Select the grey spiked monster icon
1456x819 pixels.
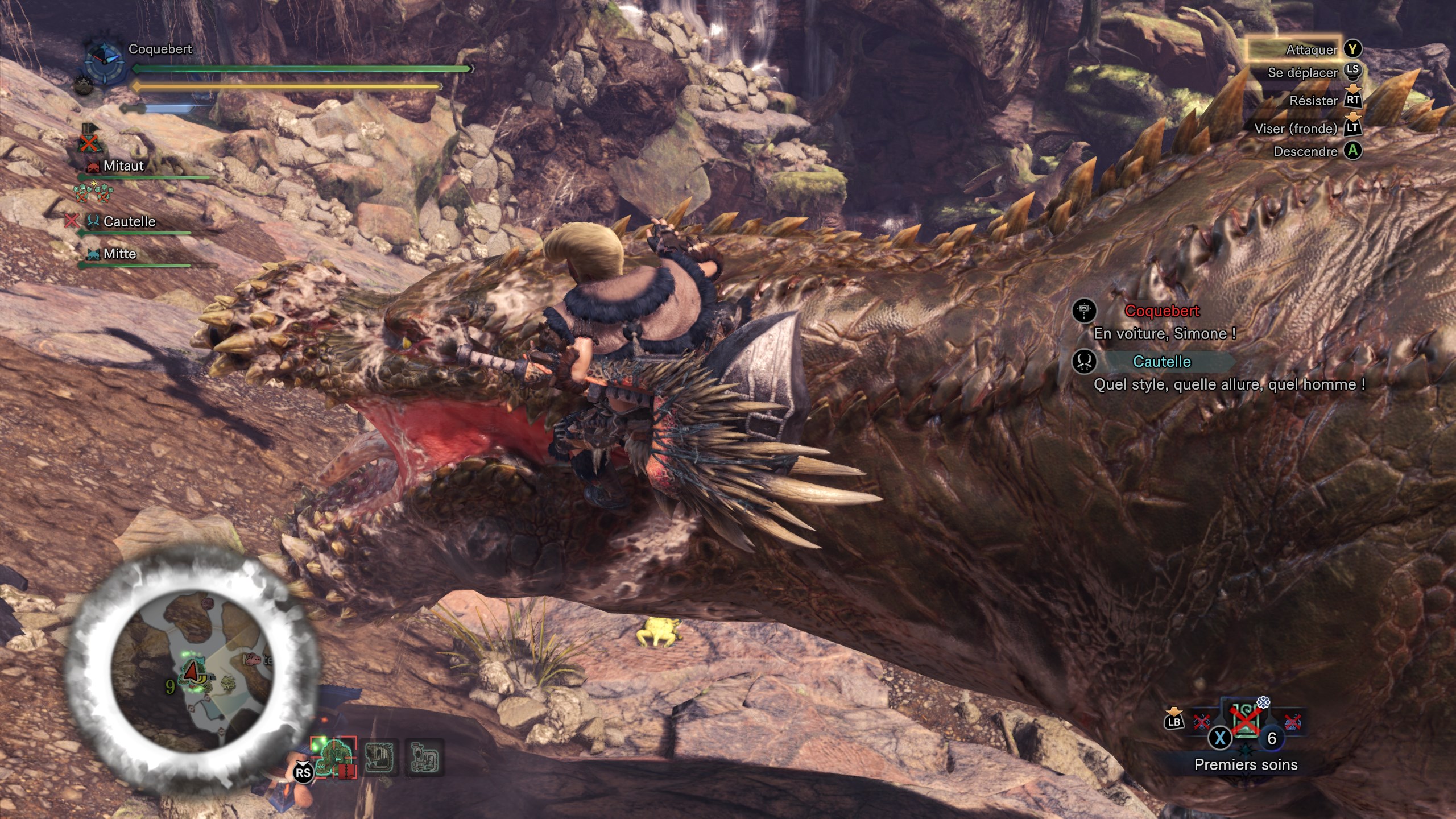pyautogui.click(x=379, y=758)
